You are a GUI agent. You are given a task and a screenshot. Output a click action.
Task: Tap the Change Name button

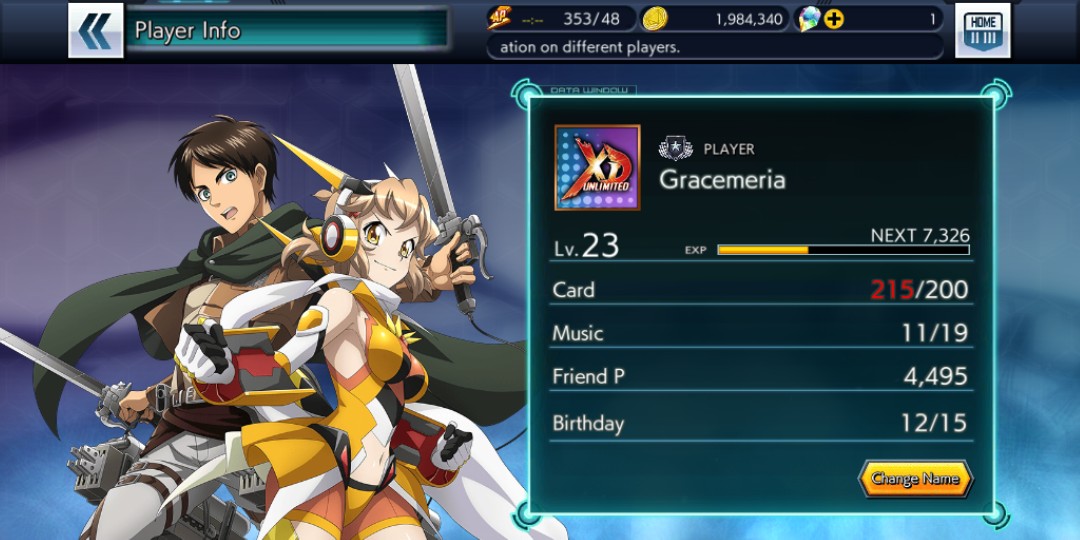[x=914, y=479]
